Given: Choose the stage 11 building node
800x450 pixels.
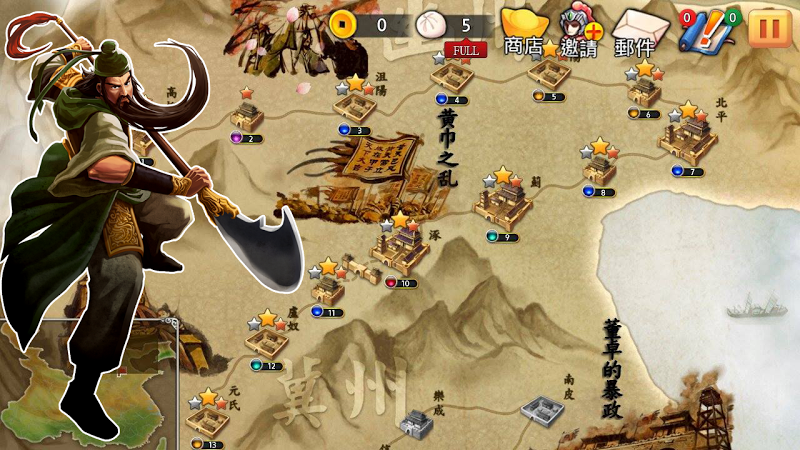Looking at the screenshot, I should [x=327, y=288].
